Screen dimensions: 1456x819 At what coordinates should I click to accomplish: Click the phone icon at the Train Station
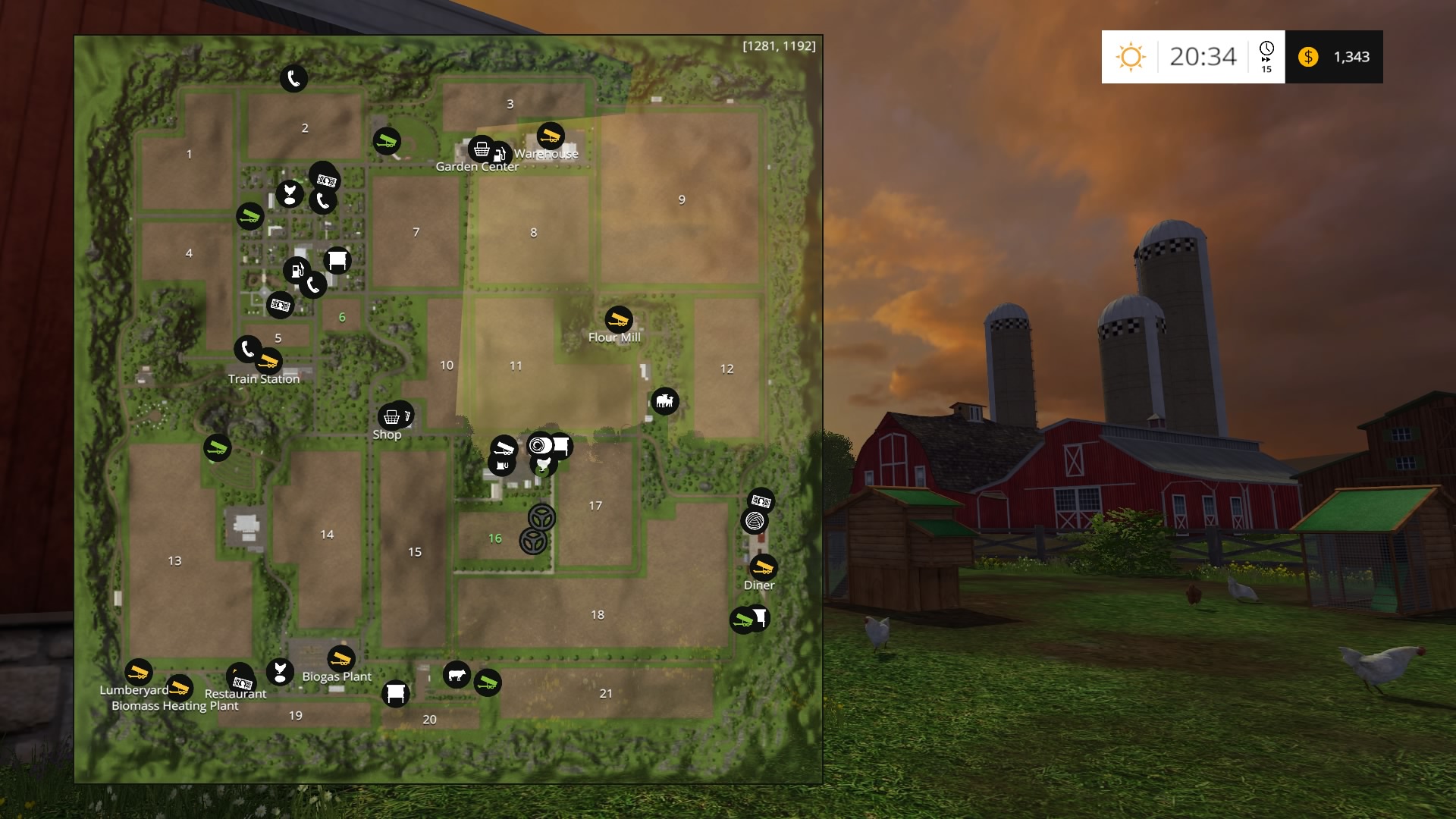coord(247,350)
